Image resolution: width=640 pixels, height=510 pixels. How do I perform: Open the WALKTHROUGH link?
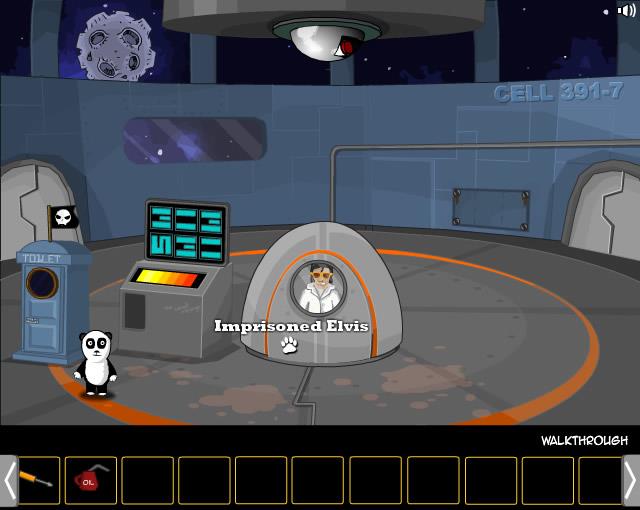(x=584, y=440)
